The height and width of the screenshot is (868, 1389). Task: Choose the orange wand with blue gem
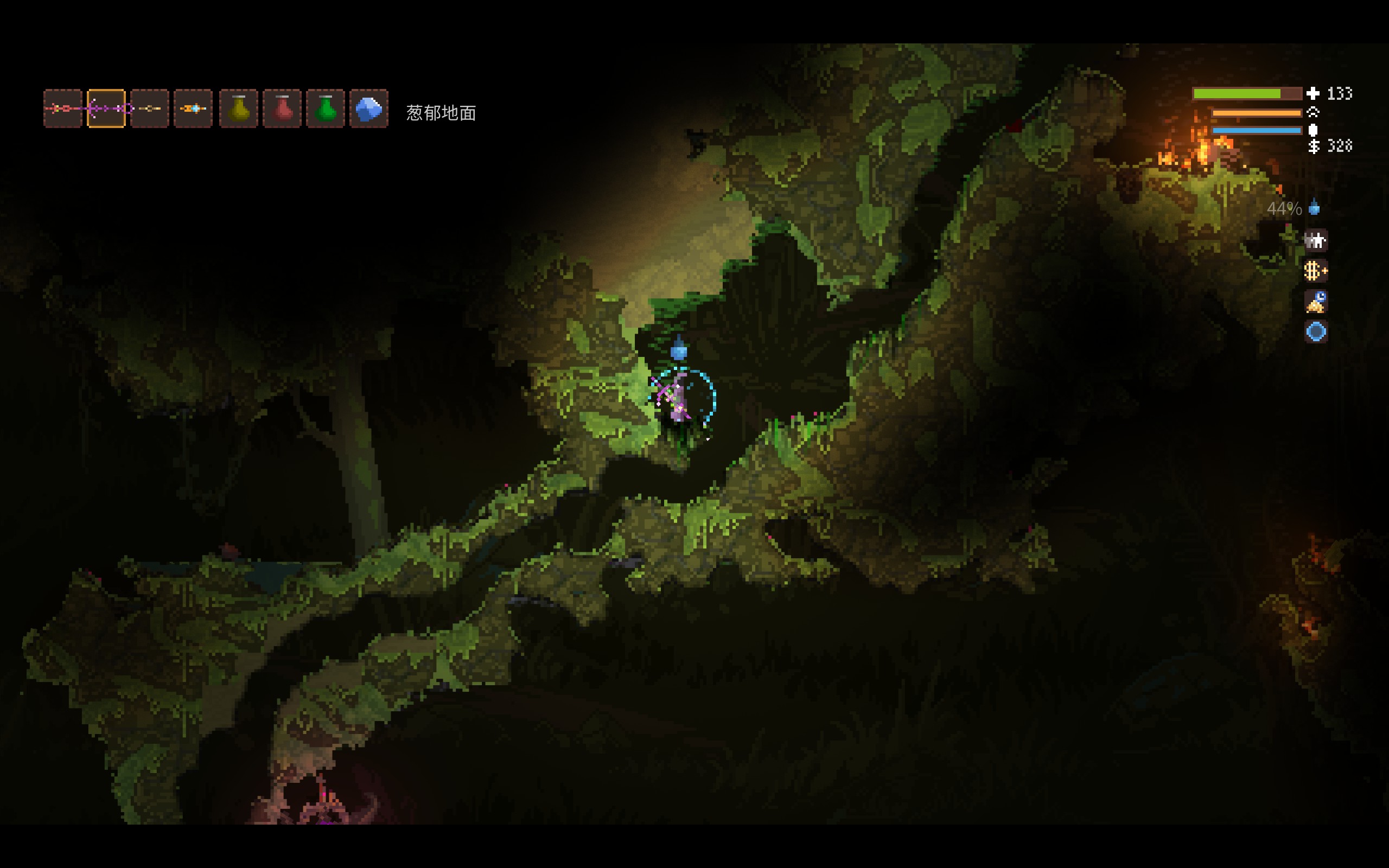coord(193,108)
